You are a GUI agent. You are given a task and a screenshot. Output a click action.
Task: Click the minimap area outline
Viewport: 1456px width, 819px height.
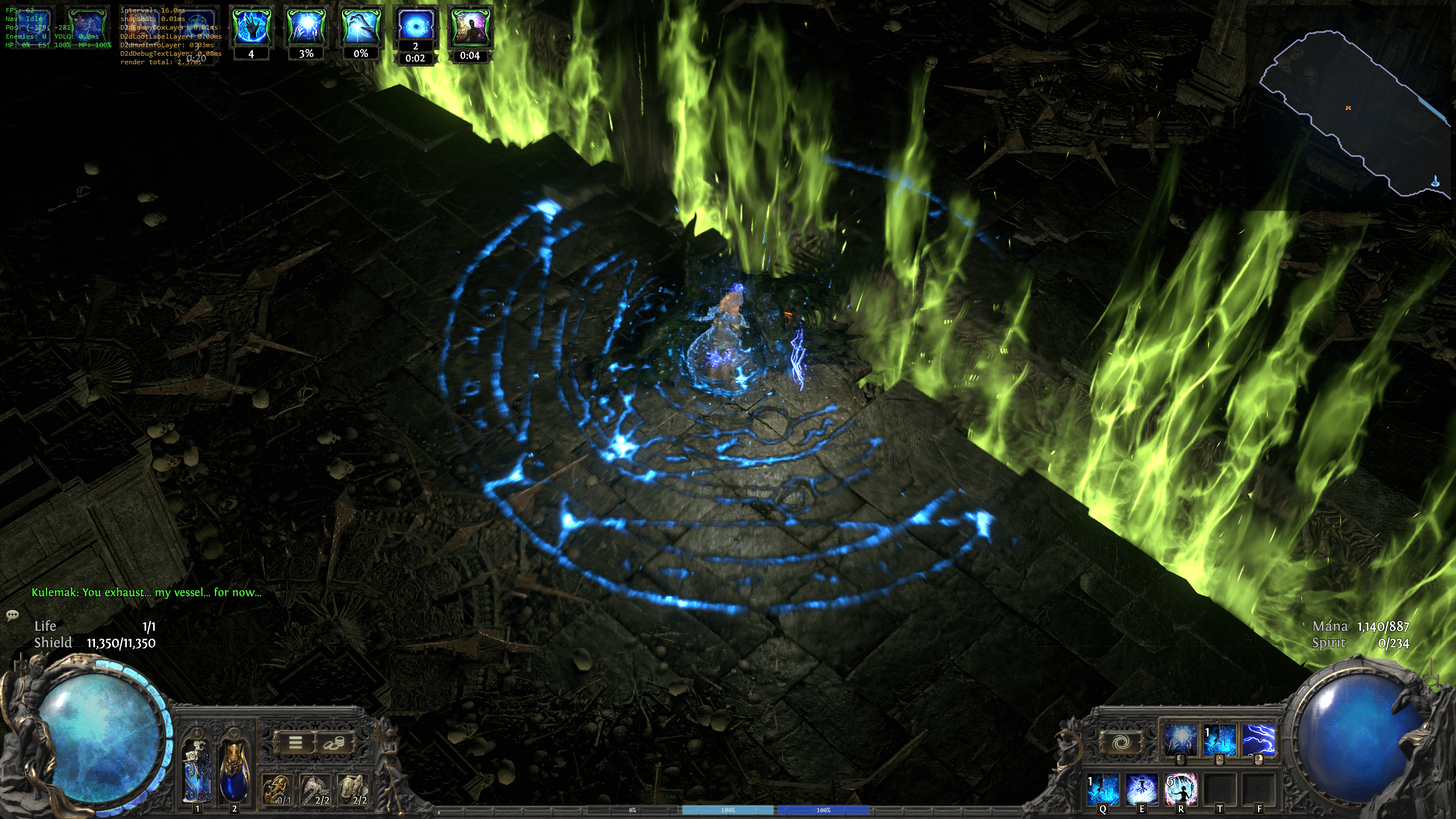click(1354, 114)
